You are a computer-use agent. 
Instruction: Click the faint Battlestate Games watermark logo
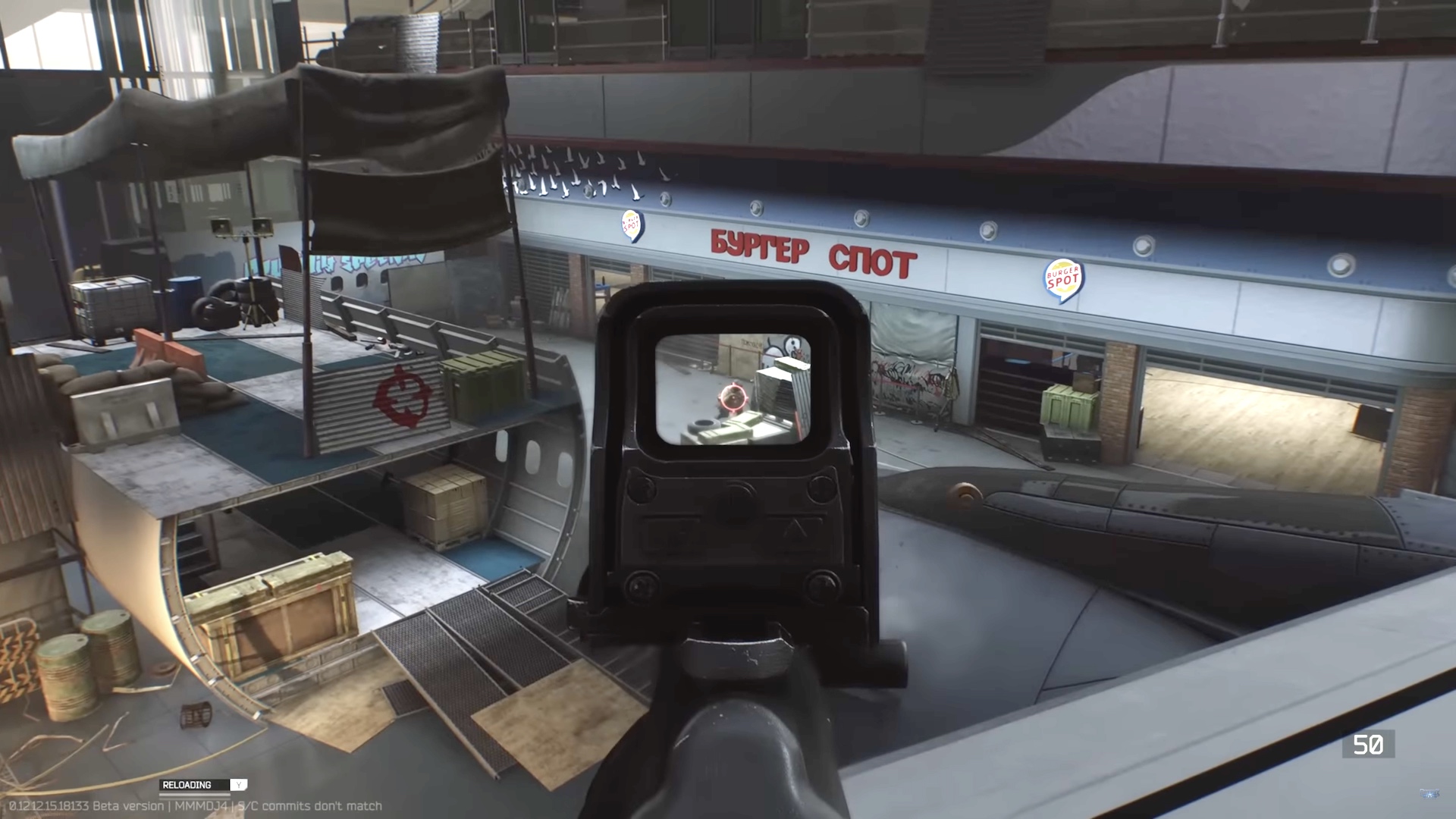pos(1429,794)
